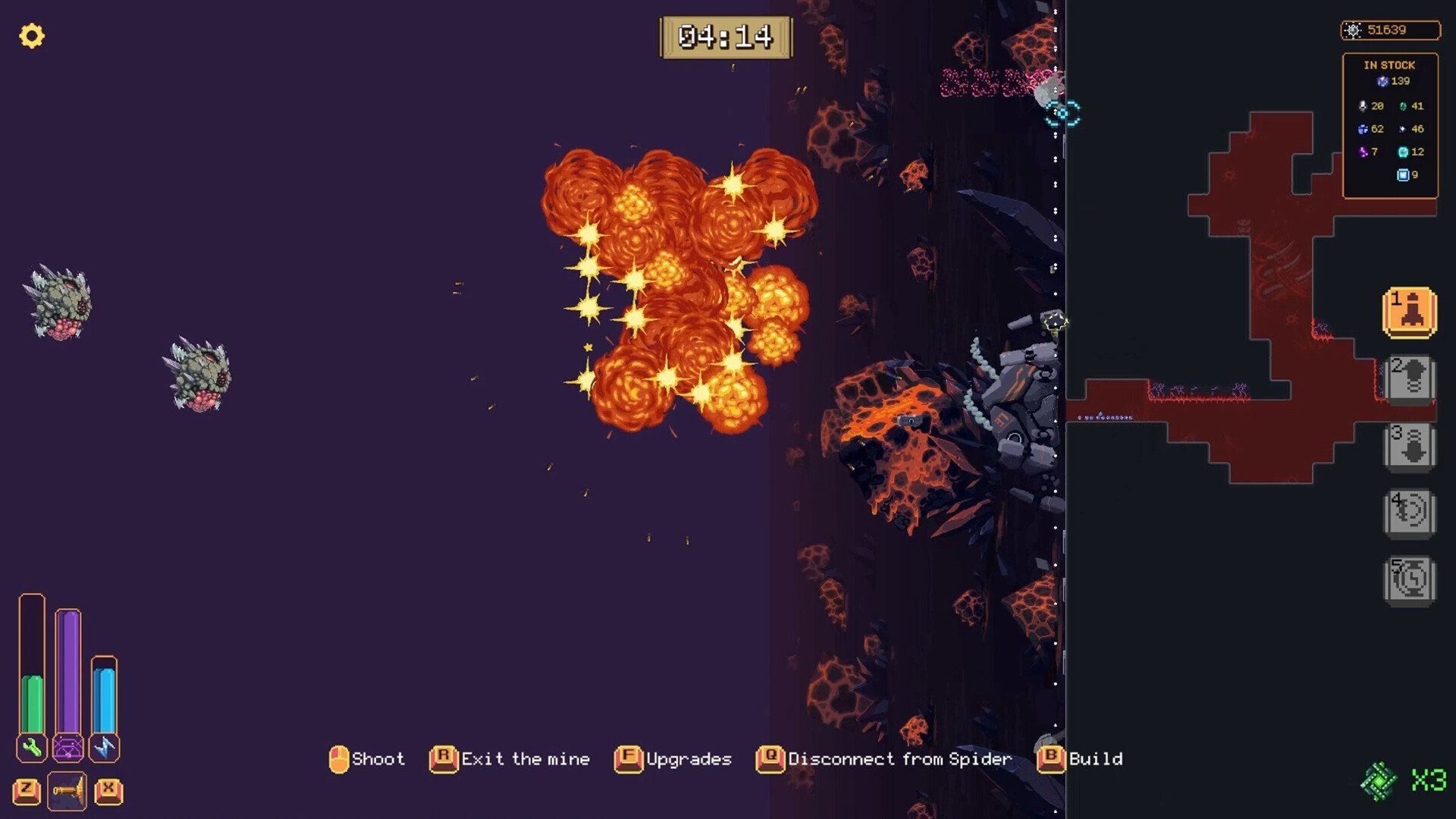
Task: Choose the down-arrow spring slot 3
Action: tap(1410, 446)
